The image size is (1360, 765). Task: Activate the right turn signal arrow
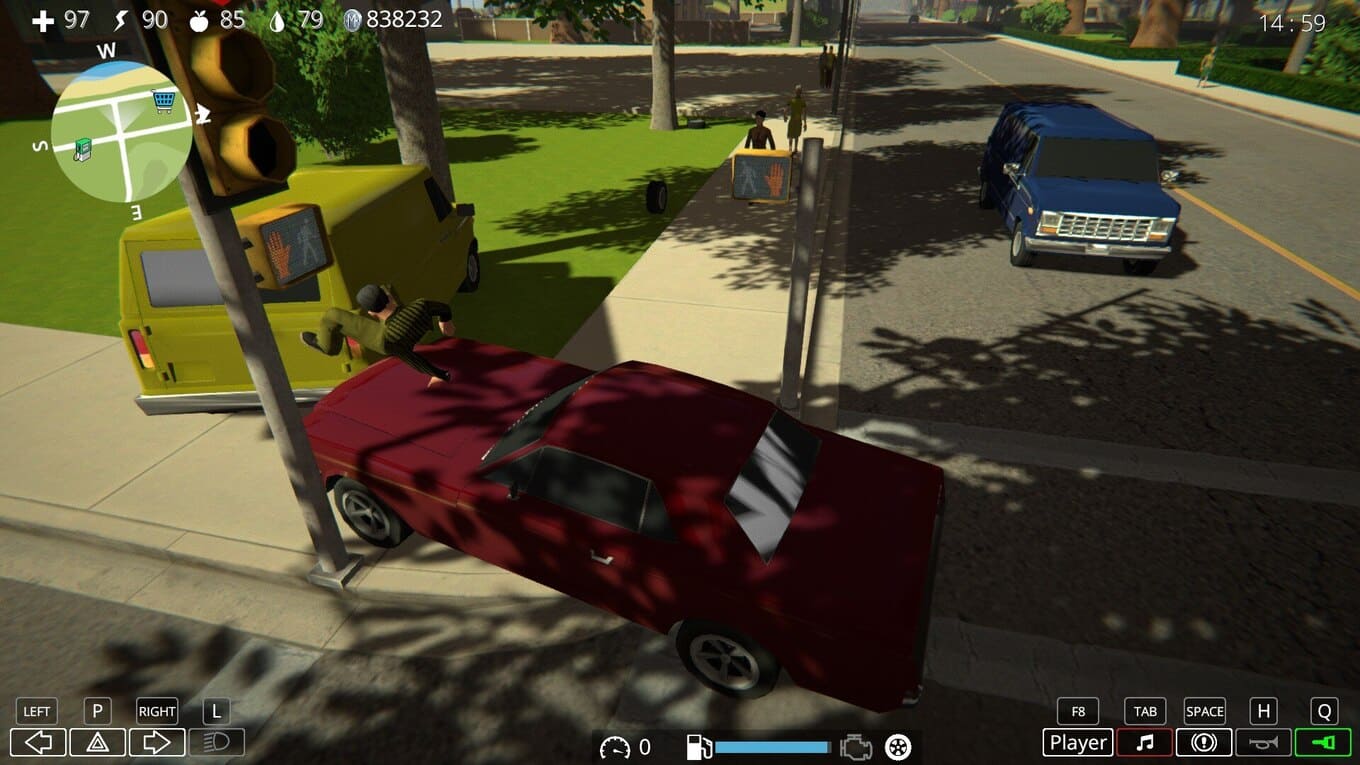[157, 743]
